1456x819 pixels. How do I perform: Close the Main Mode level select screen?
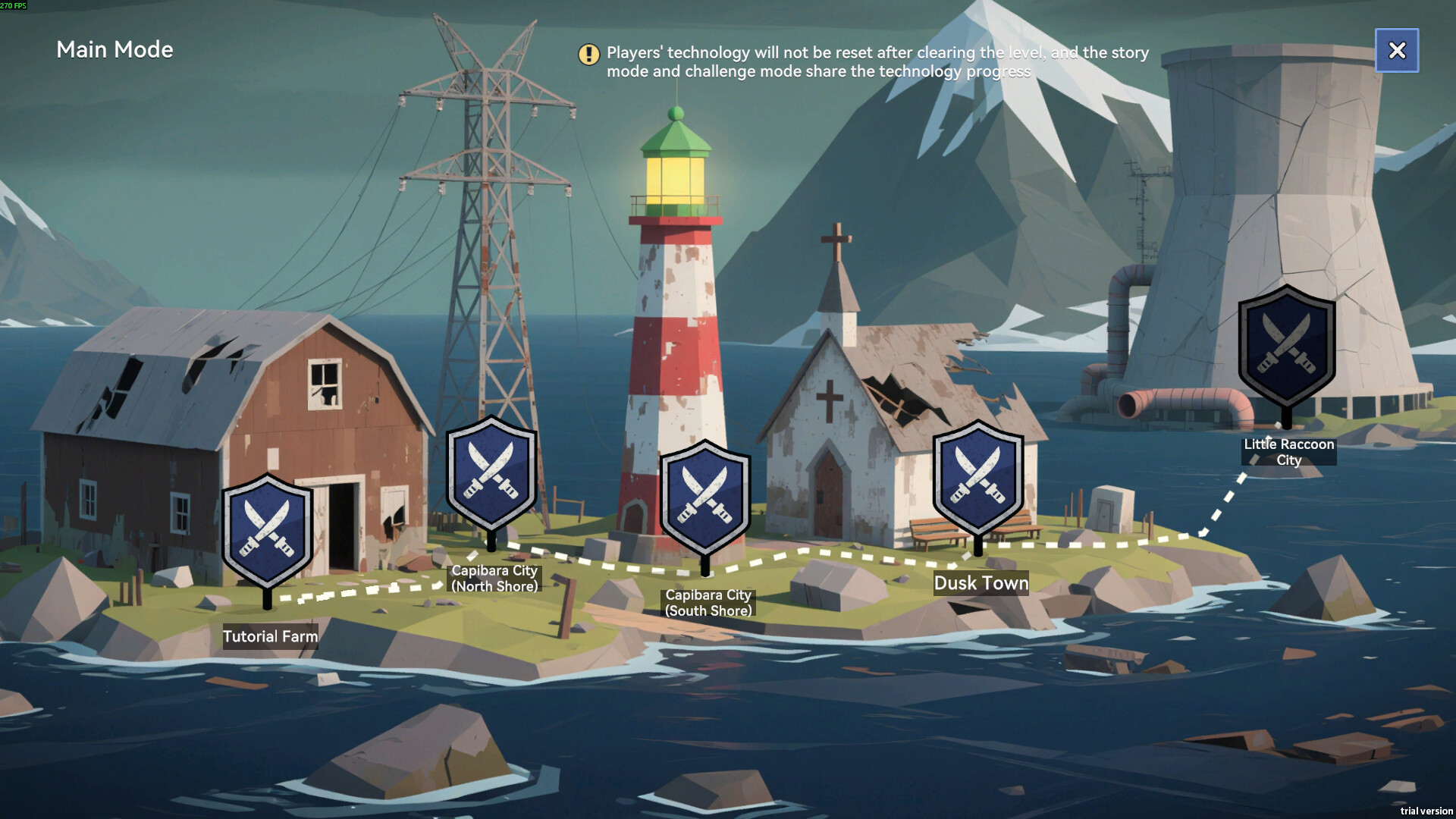coord(1396,50)
